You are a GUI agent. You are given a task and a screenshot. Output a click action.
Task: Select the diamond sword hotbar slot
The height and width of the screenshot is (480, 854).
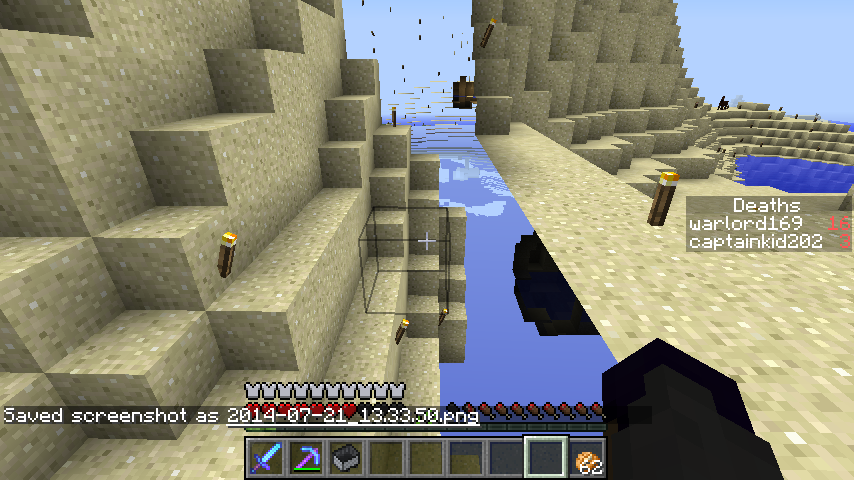tap(266, 457)
